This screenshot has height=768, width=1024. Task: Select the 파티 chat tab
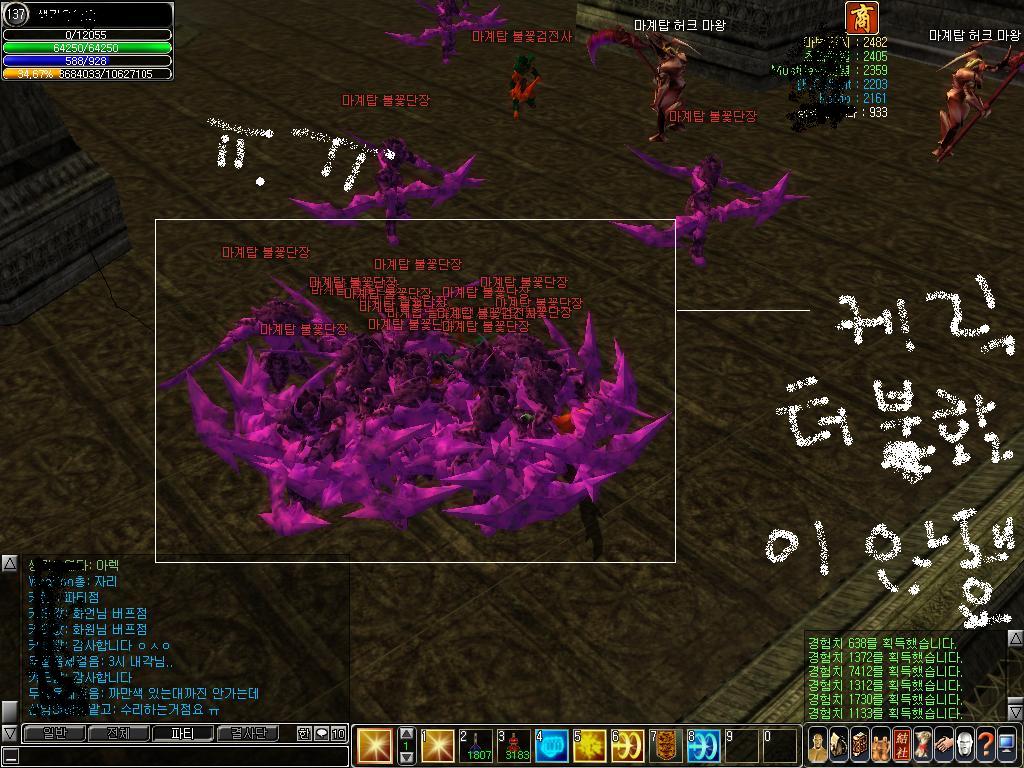(x=183, y=734)
